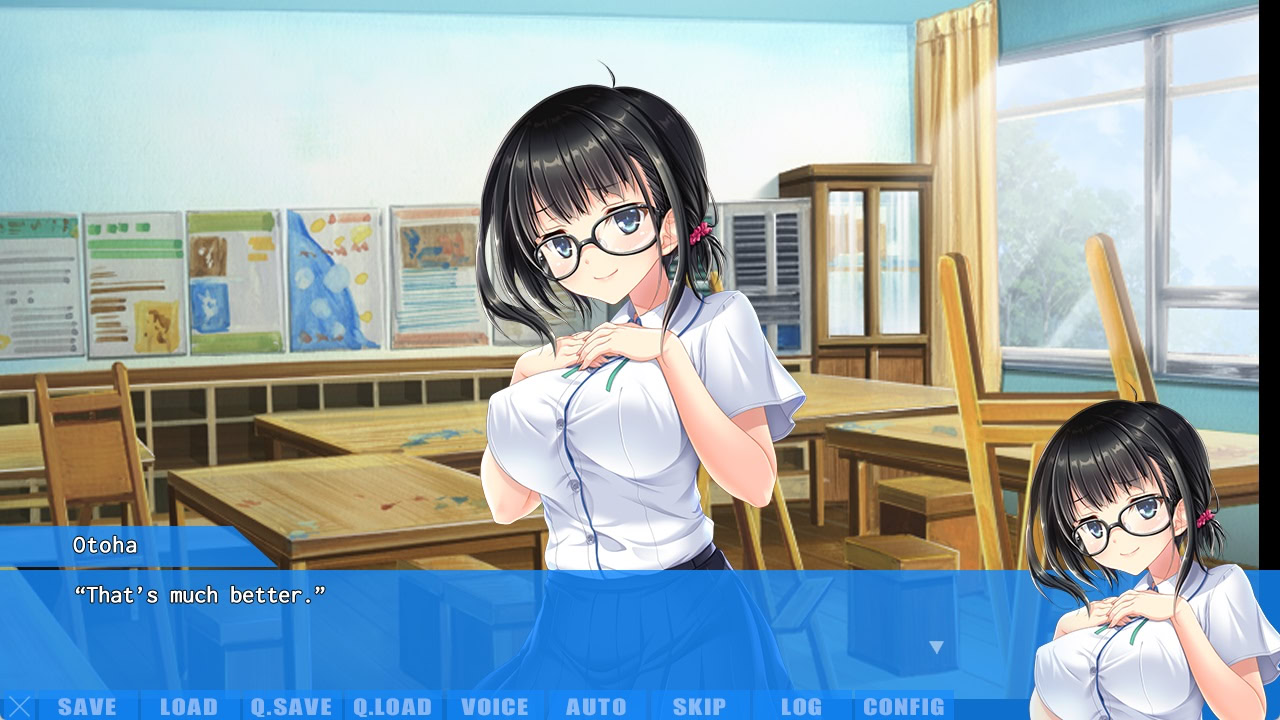Quick save with Q.SAVE
Screen dimensions: 1280x720
point(291,707)
